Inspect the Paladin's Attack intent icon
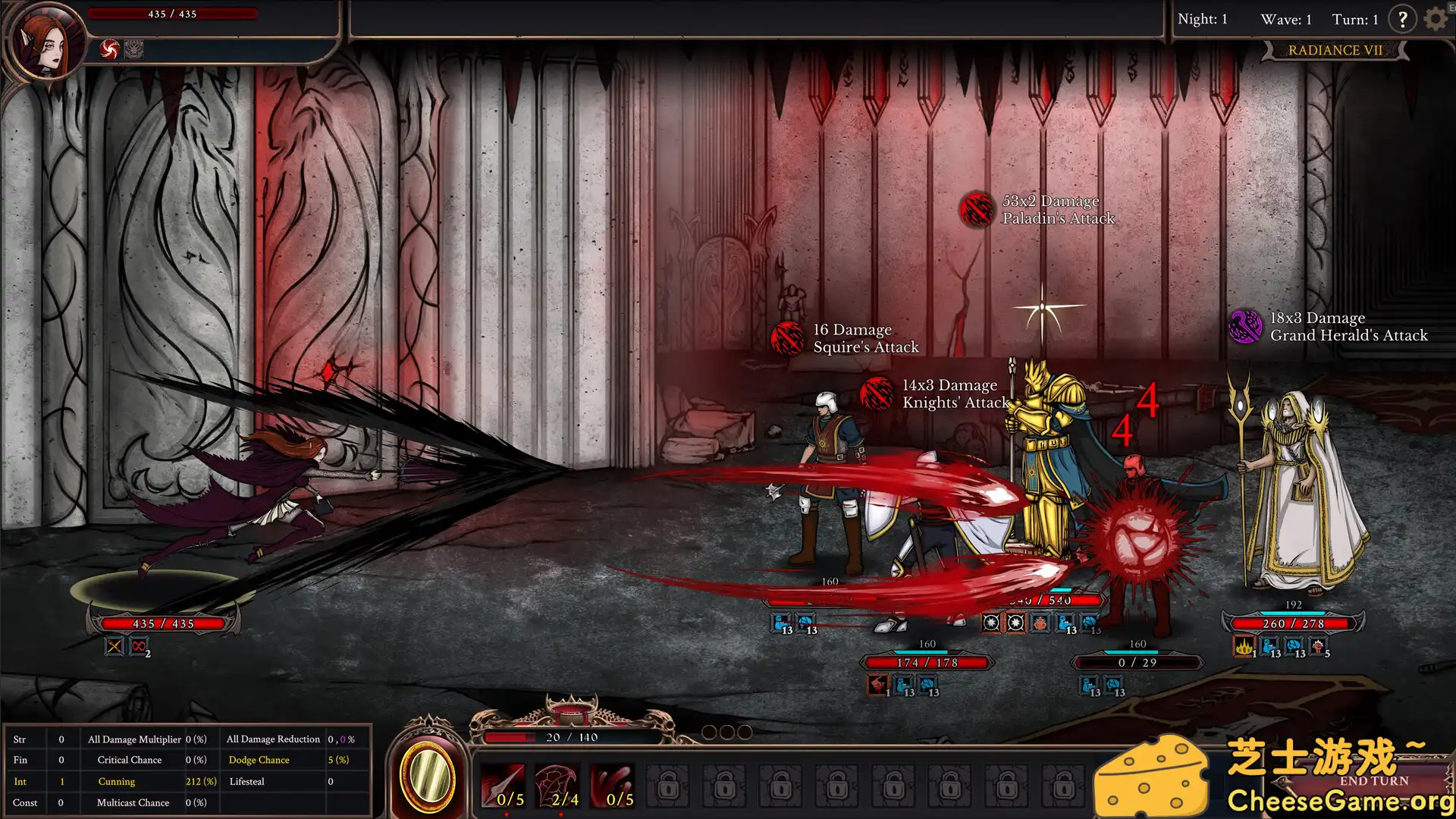This screenshot has width=1456, height=819. click(977, 210)
